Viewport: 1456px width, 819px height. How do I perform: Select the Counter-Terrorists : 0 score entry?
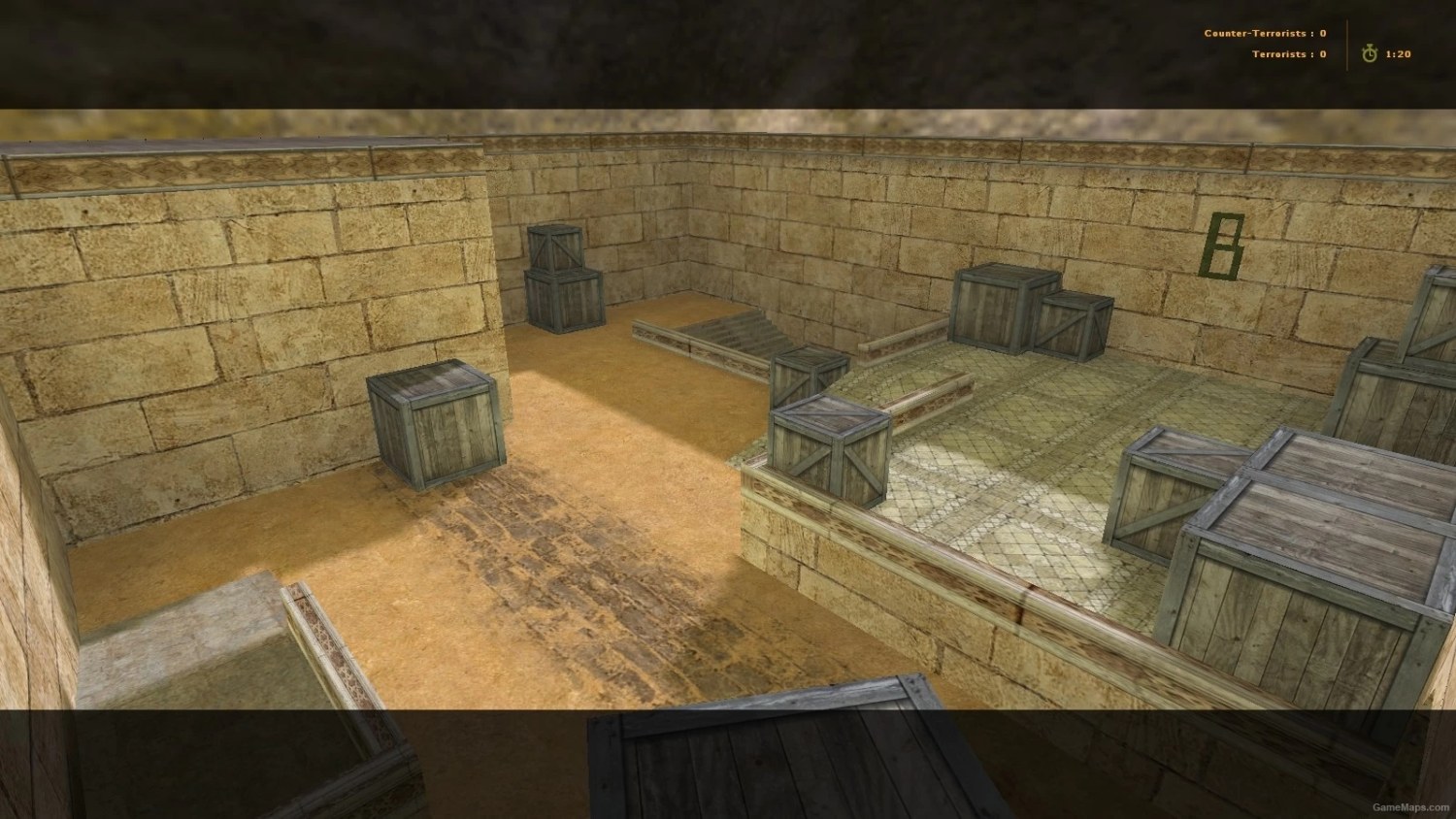pos(1265,32)
